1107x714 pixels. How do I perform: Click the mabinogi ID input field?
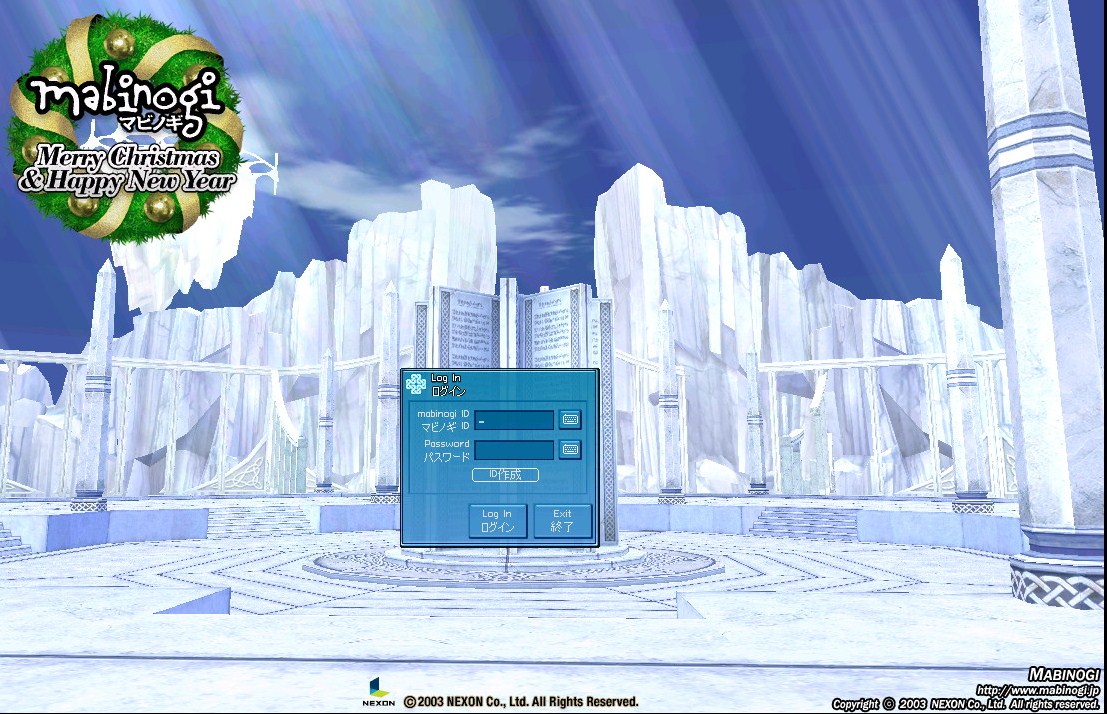514,420
